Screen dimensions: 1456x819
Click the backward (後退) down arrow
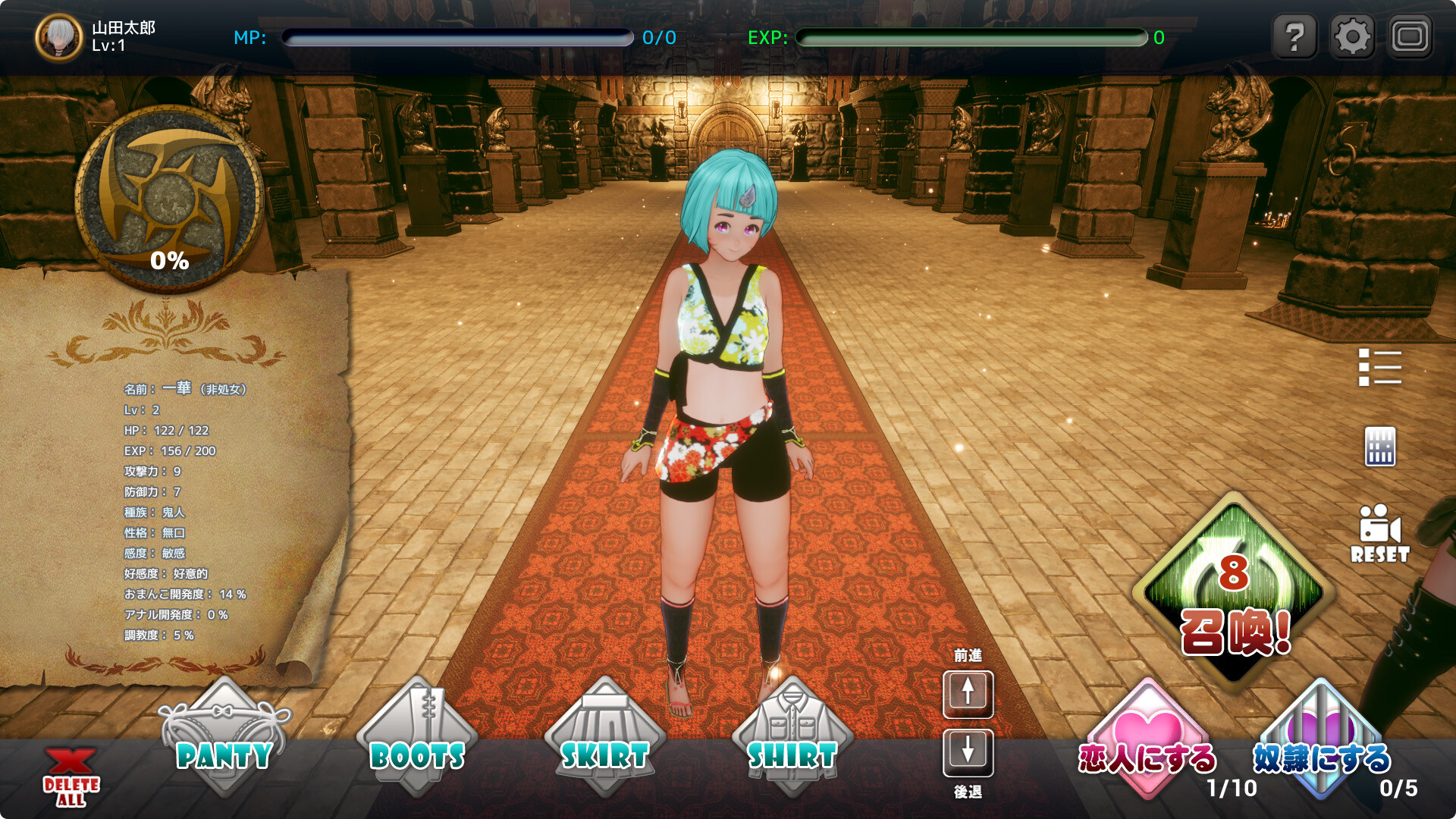(968, 752)
